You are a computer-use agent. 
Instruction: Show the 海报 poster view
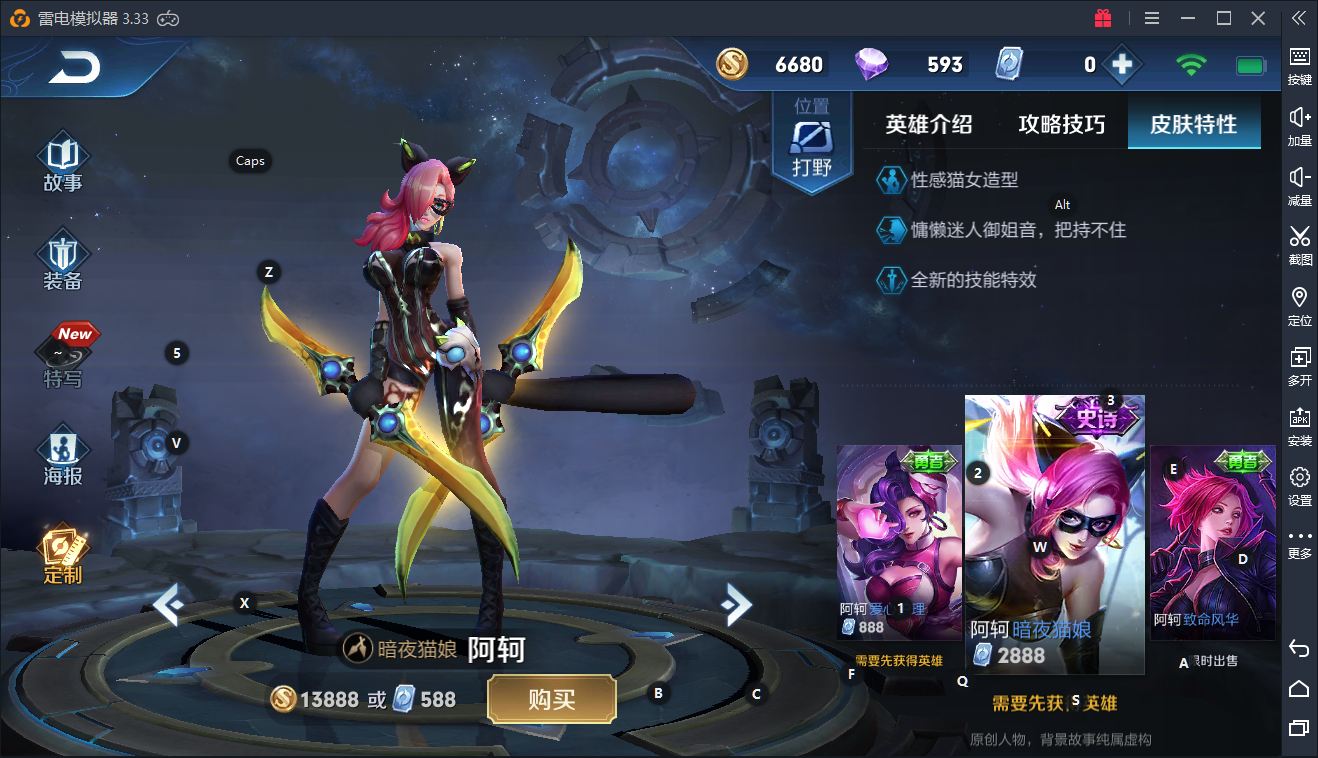(63, 456)
